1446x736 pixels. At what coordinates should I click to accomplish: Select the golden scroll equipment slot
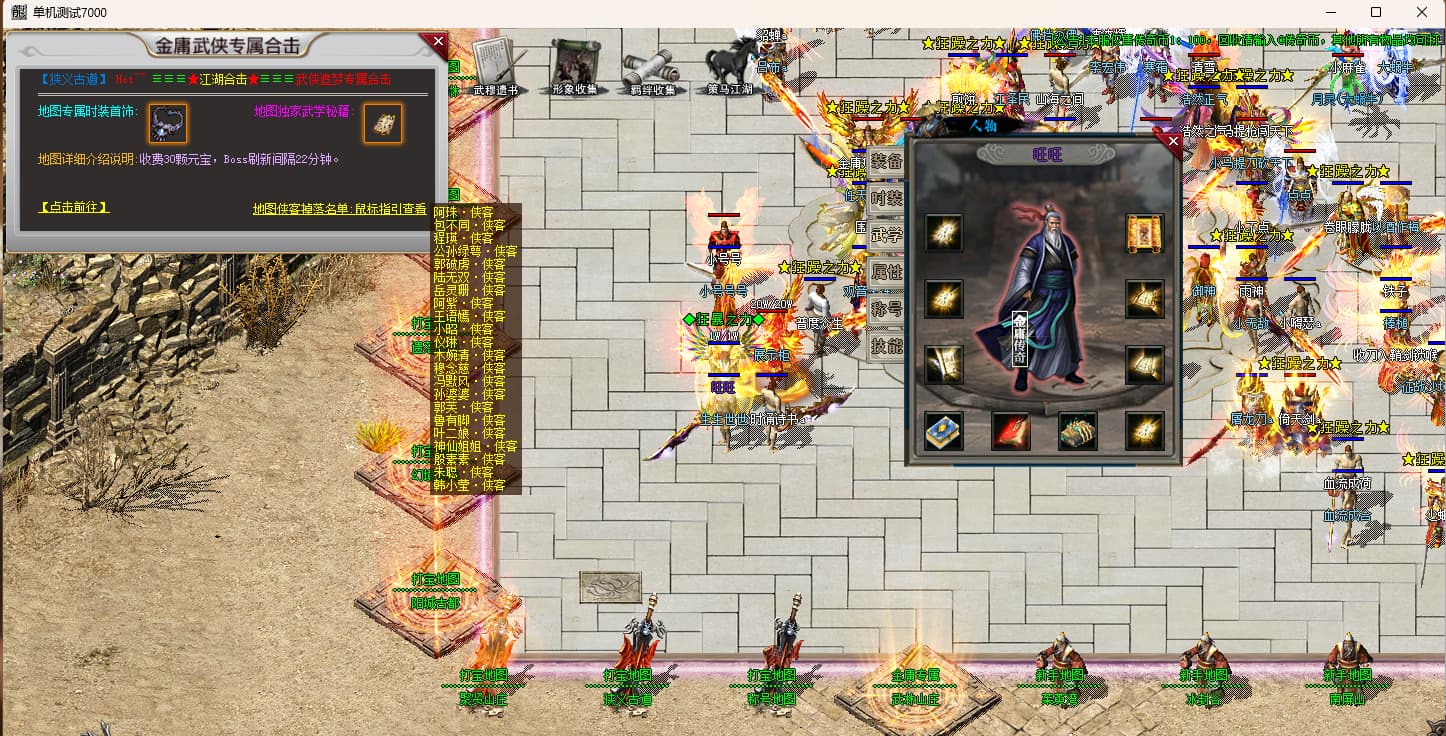click(1144, 234)
